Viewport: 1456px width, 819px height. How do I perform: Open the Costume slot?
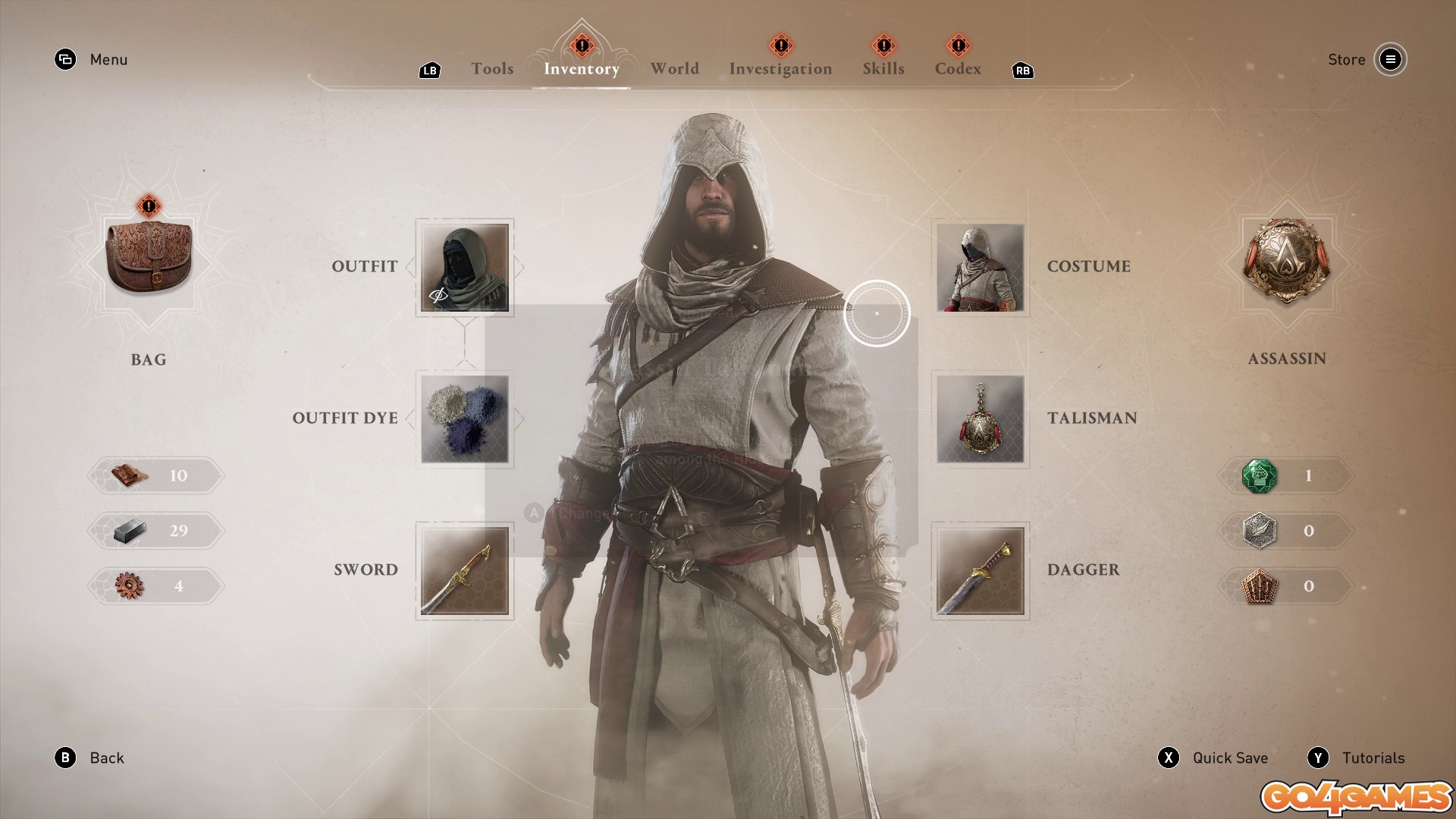(x=981, y=267)
